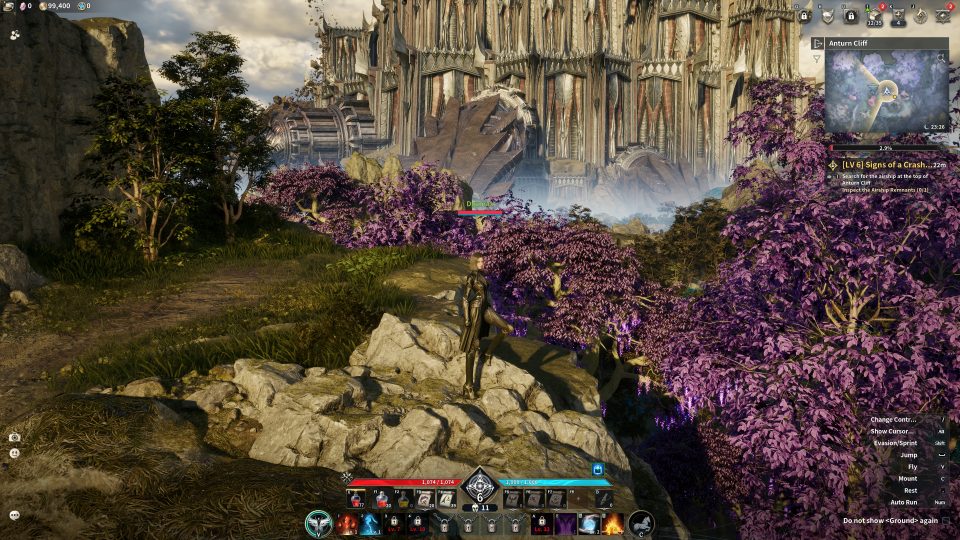Click the camera icon on left edge
Image resolution: width=960 pixels, height=540 pixels.
point(15,437)
